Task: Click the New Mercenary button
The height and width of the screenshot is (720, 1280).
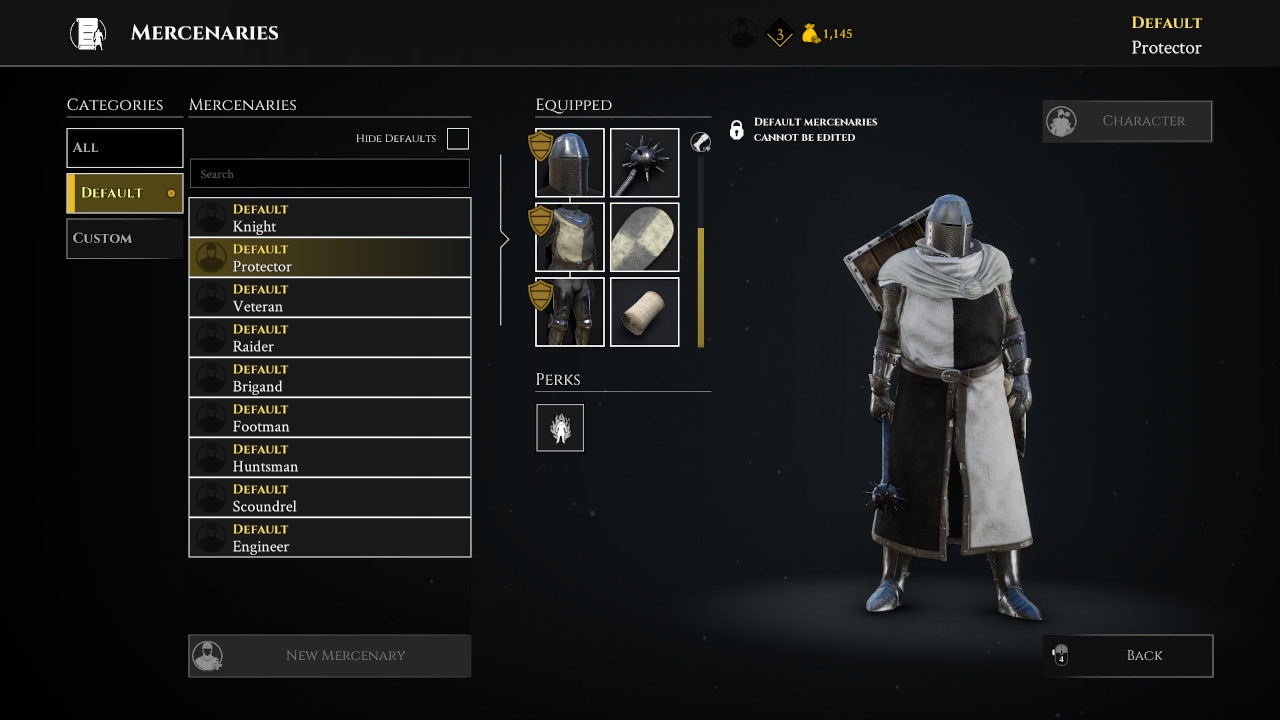Action: (330, 656)
